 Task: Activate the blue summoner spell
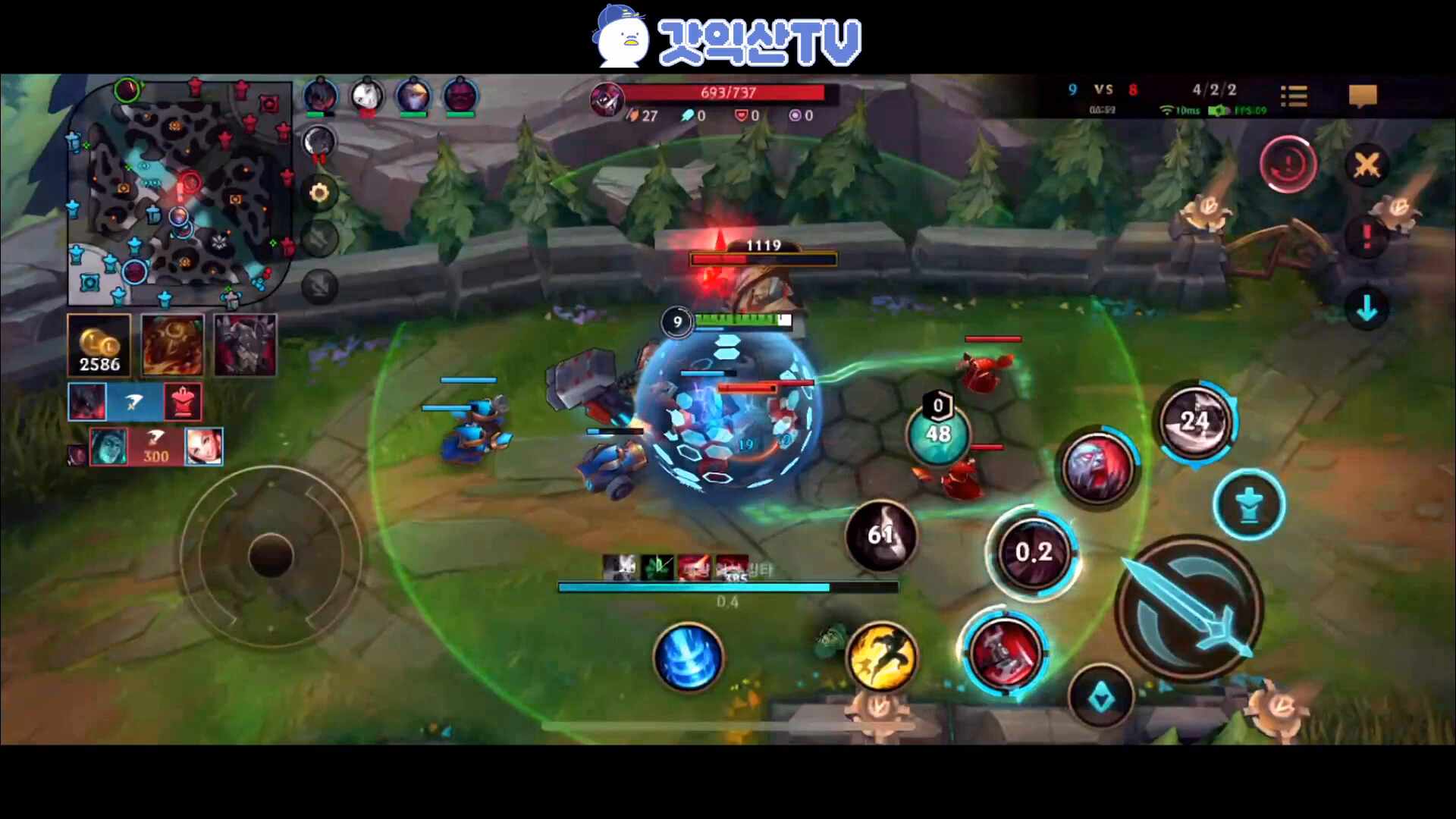pyautogui.click(x=689, y=657)
